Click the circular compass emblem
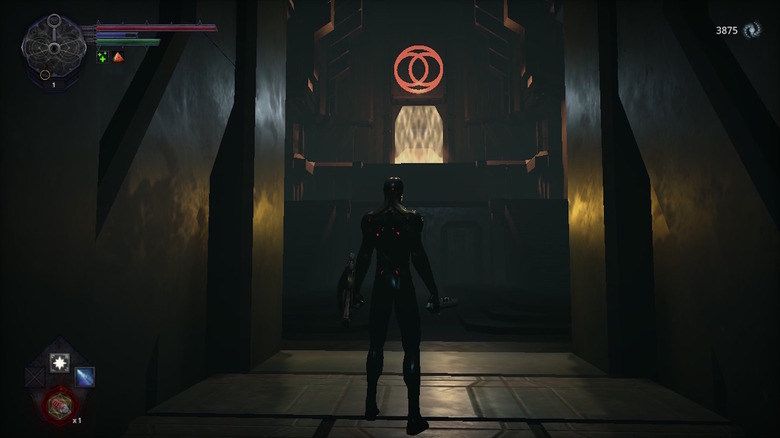This screenshot has height=438, width=780. pos(53,42)
